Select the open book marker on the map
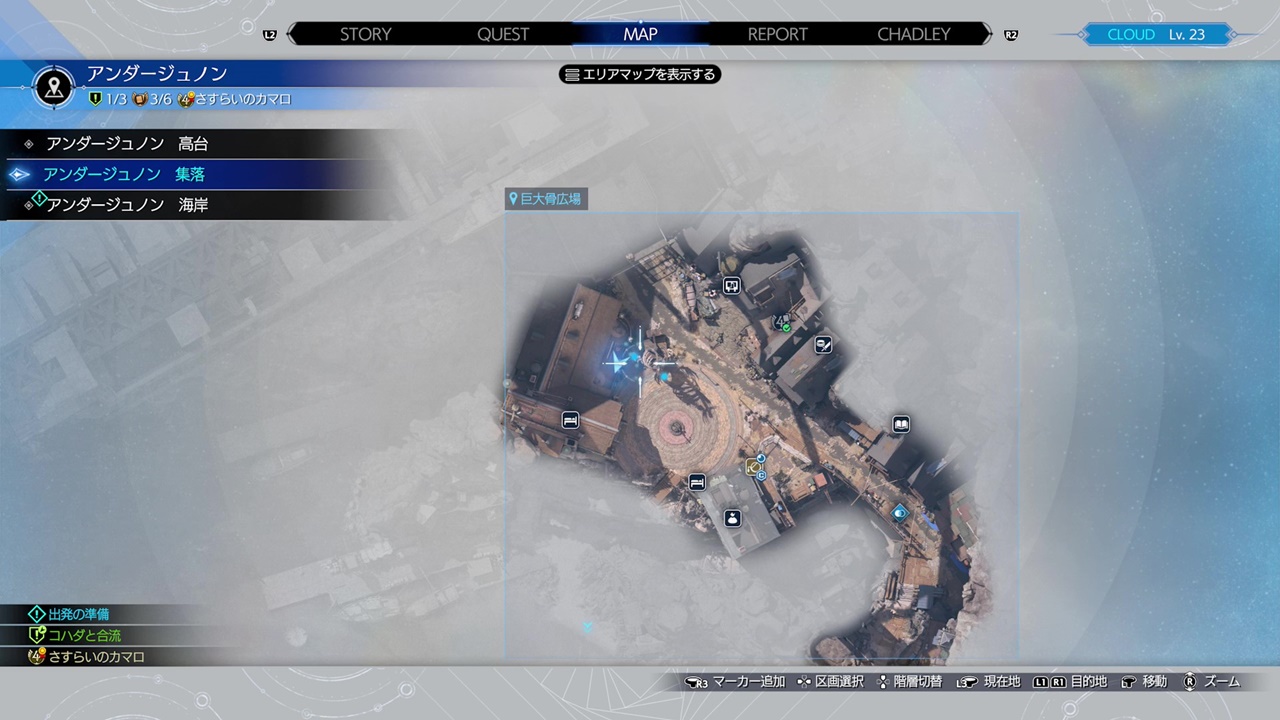Screen dimensions: 1280x720 click(901, 425)
